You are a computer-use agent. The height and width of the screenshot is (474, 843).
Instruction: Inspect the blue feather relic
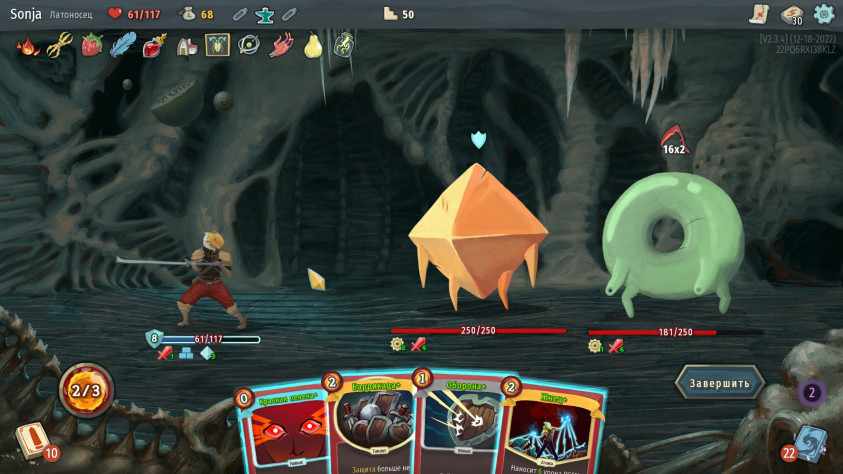tap(123, 45)
